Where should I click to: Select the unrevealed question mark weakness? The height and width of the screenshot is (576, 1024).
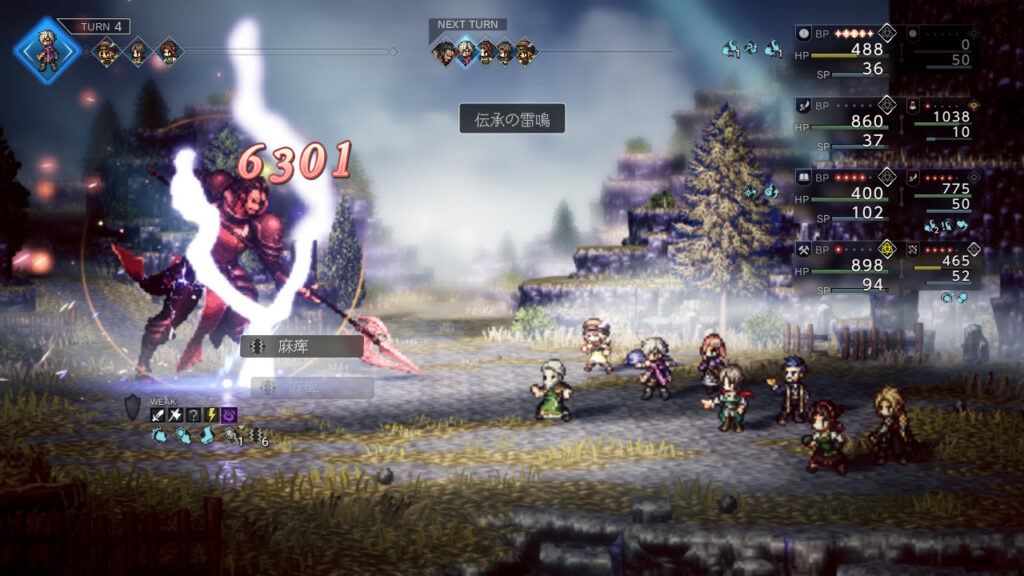coord(194,415)
